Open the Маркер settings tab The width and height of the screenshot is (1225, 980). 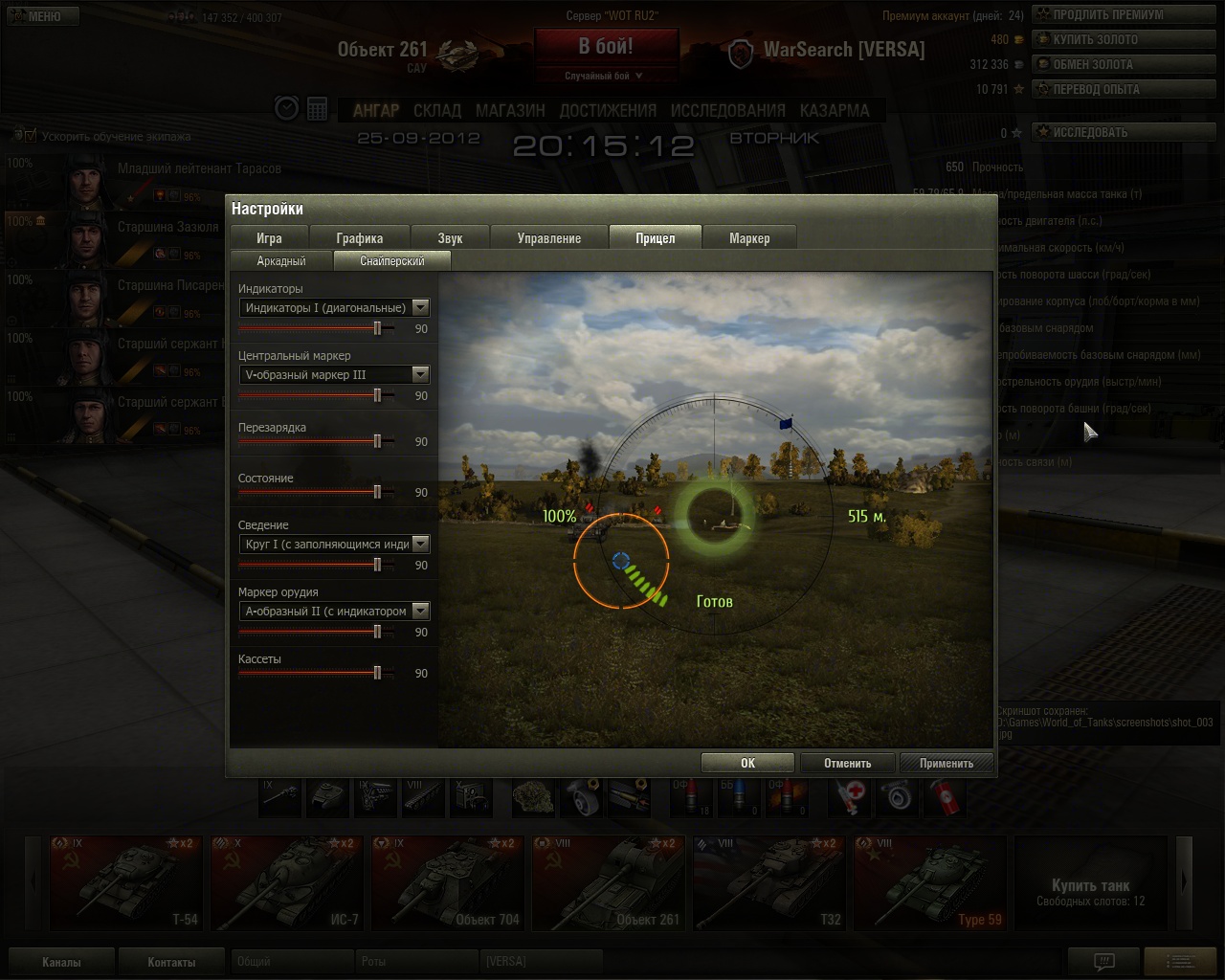[x=749, y=237]
